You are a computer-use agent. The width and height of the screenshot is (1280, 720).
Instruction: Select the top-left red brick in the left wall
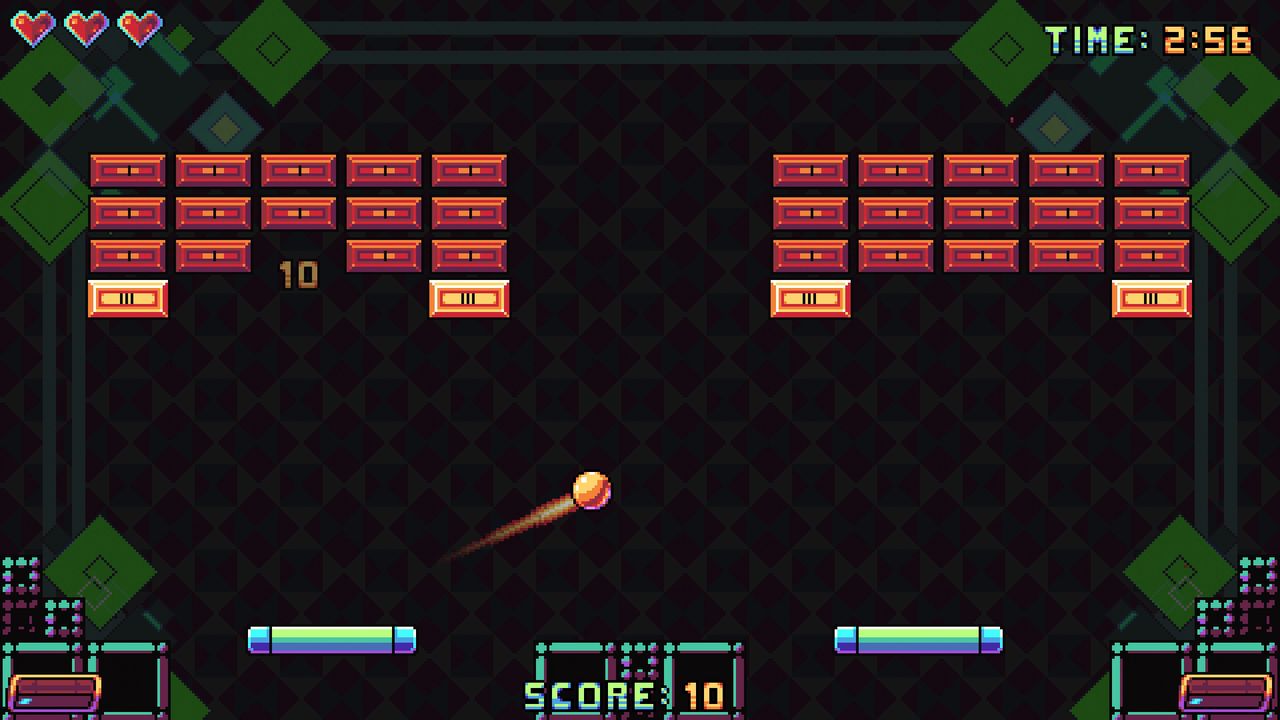click(x=128, y=170)
